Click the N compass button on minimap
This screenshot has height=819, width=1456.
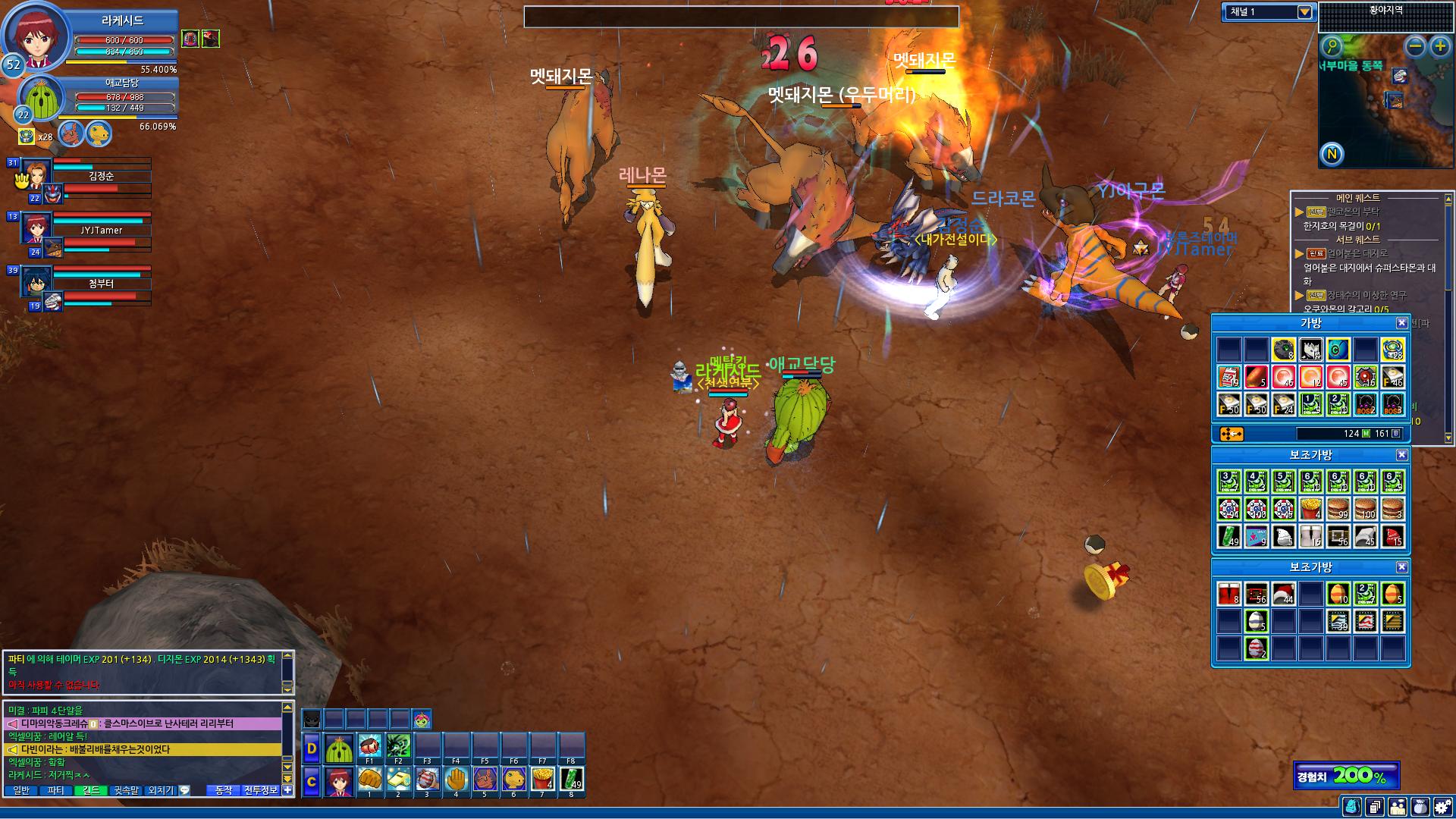pos(1332,155)
